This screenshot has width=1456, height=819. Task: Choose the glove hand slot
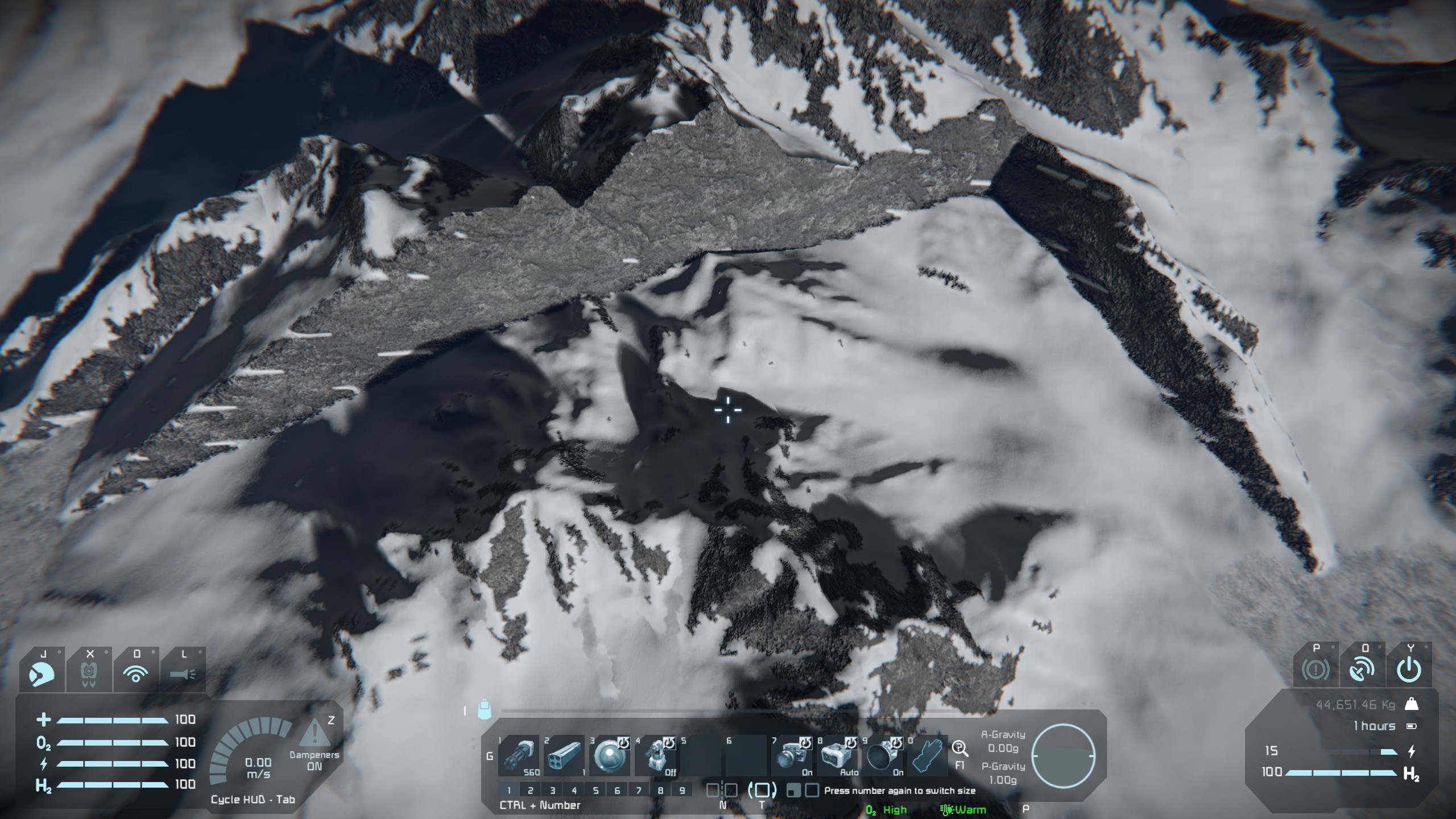click(x=928, y=755)
